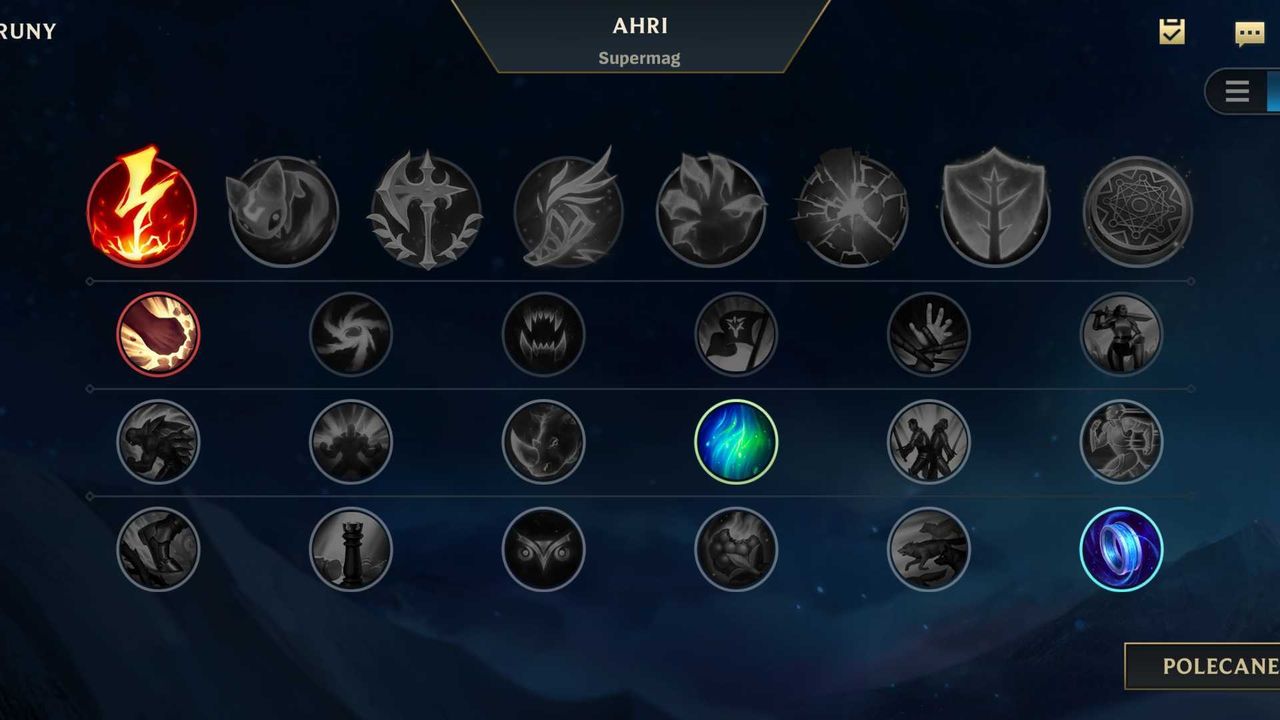Open the chat speech bubble icon

[1249, 33]
